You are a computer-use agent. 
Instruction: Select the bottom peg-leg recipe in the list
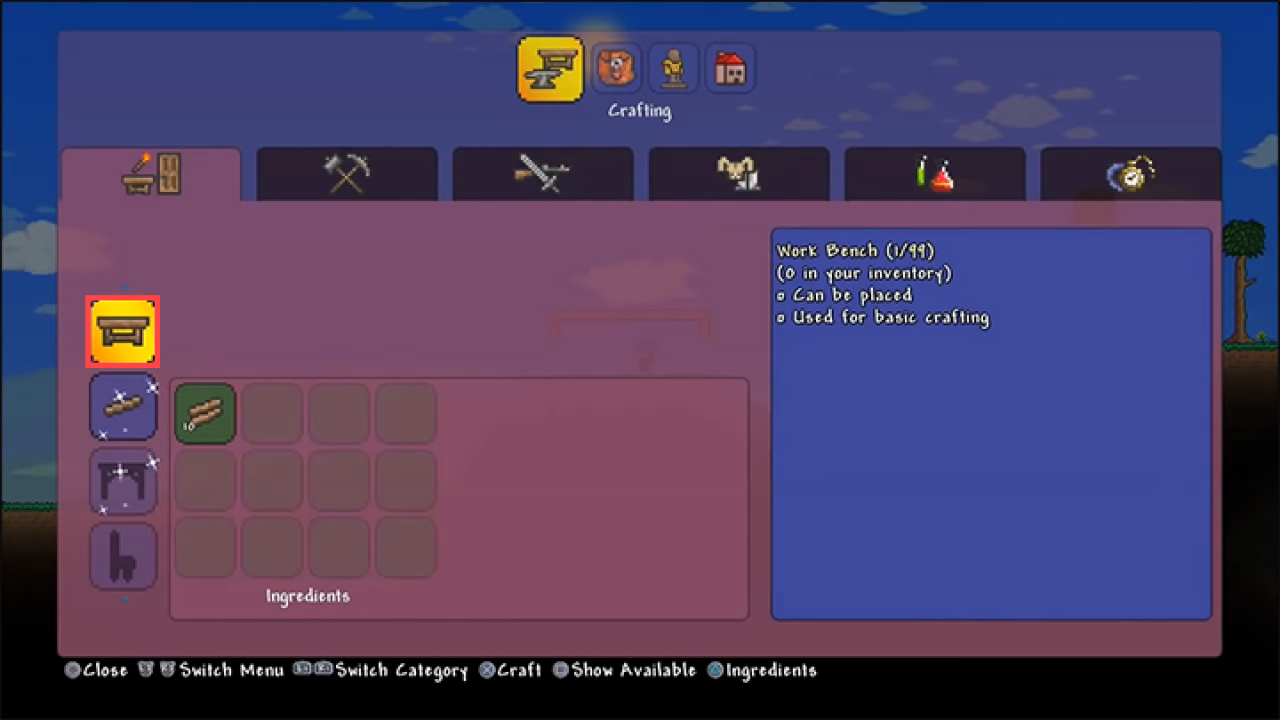(x=123, y=556)
